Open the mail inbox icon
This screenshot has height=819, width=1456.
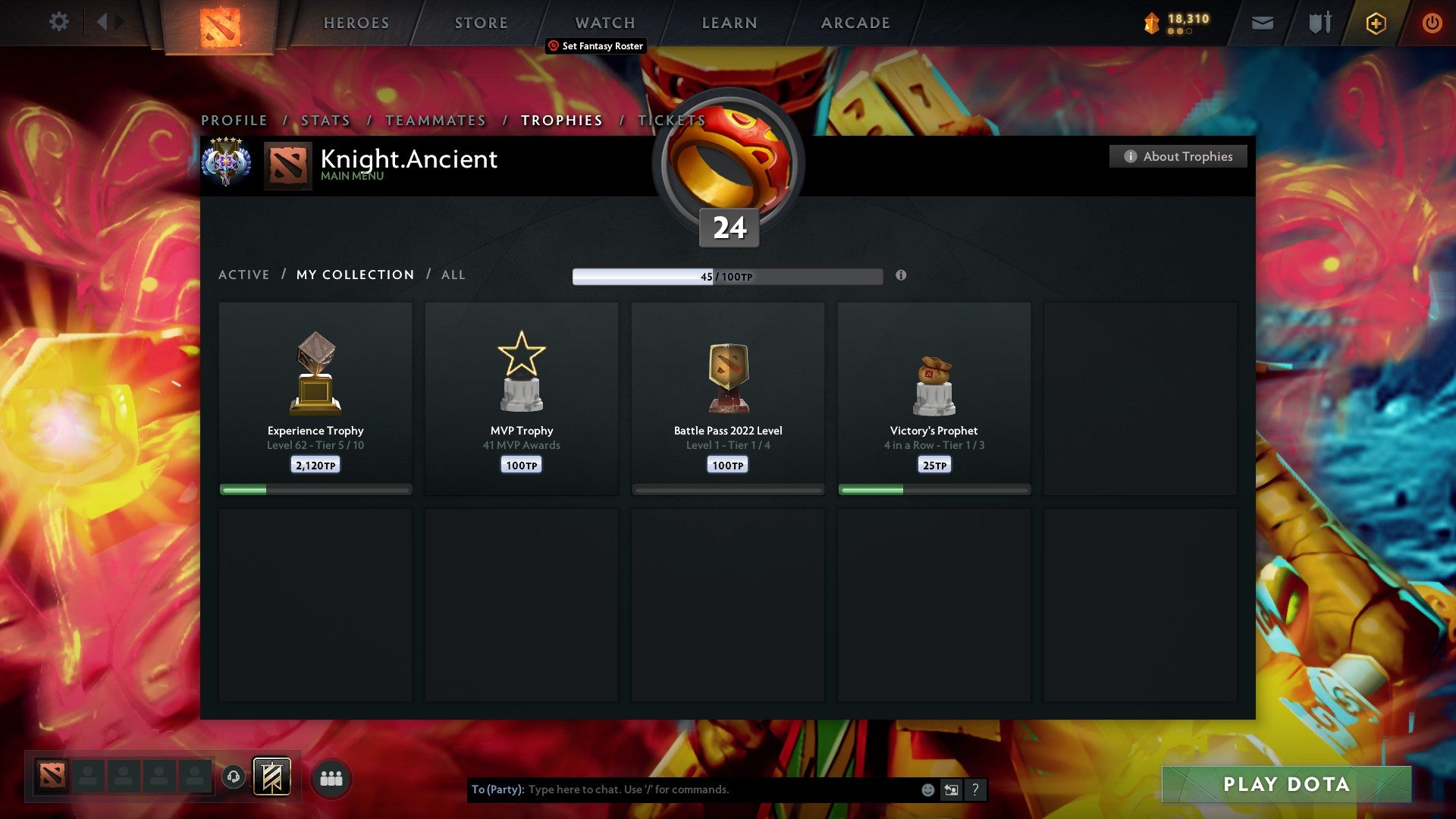(x=1263, y=23)
